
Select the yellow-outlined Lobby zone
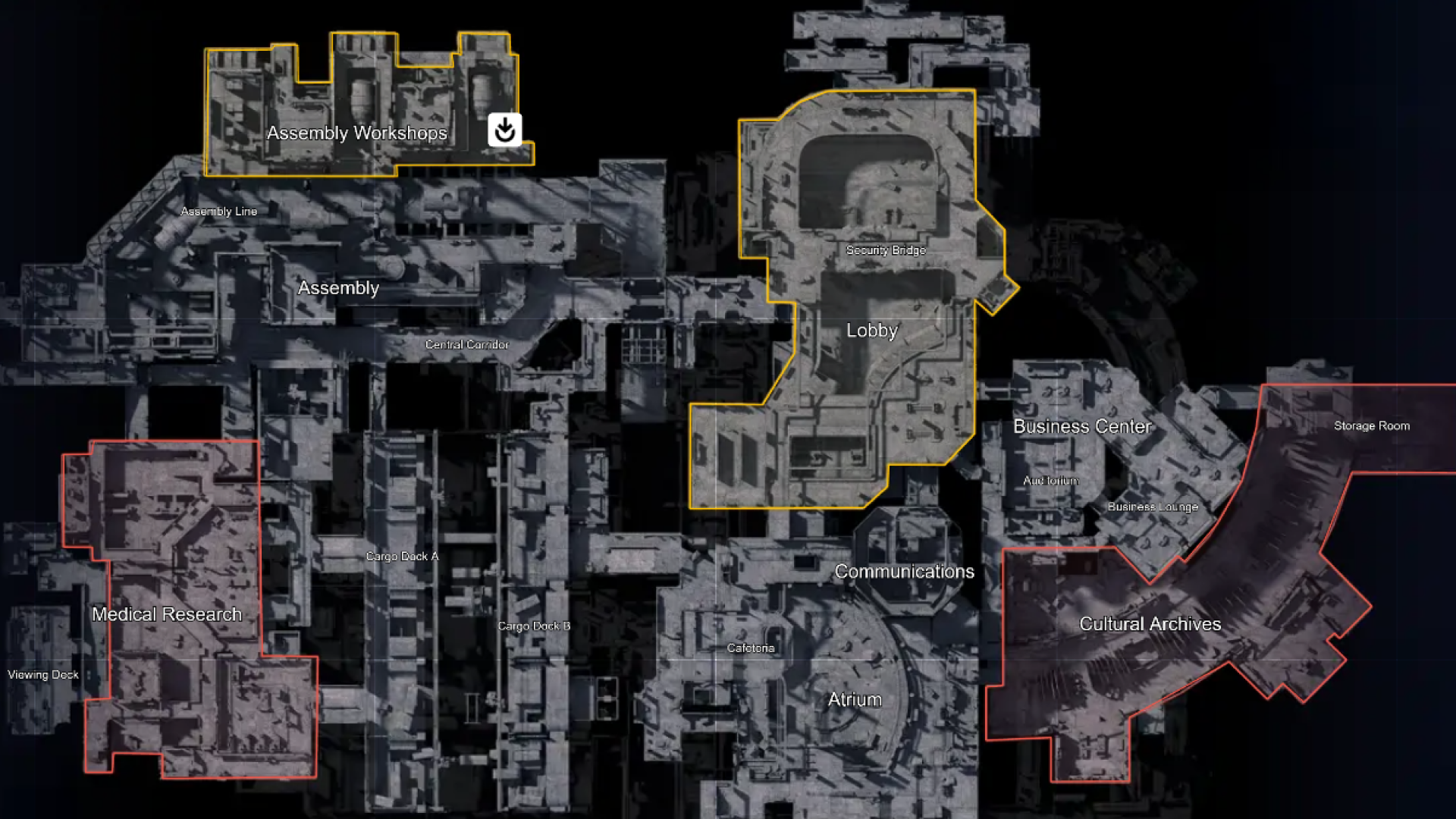(872, 331)
